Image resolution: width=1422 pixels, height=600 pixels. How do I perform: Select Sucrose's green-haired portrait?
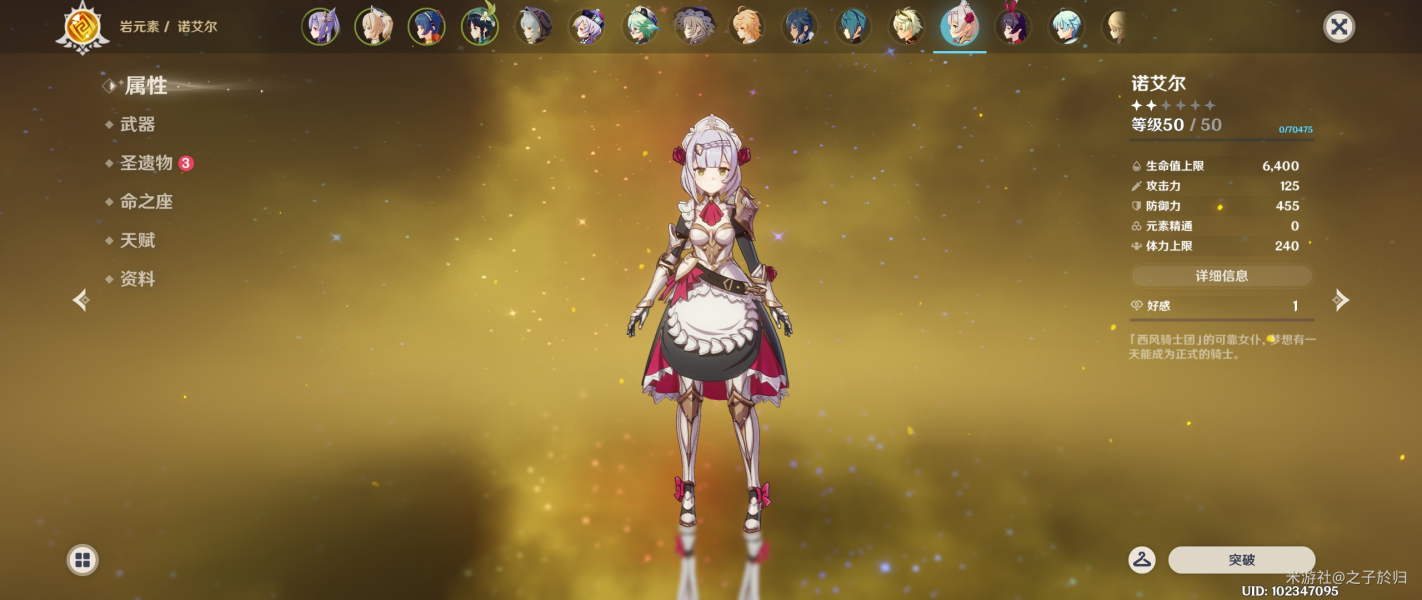pyautogui.click(x=640, y=27)
